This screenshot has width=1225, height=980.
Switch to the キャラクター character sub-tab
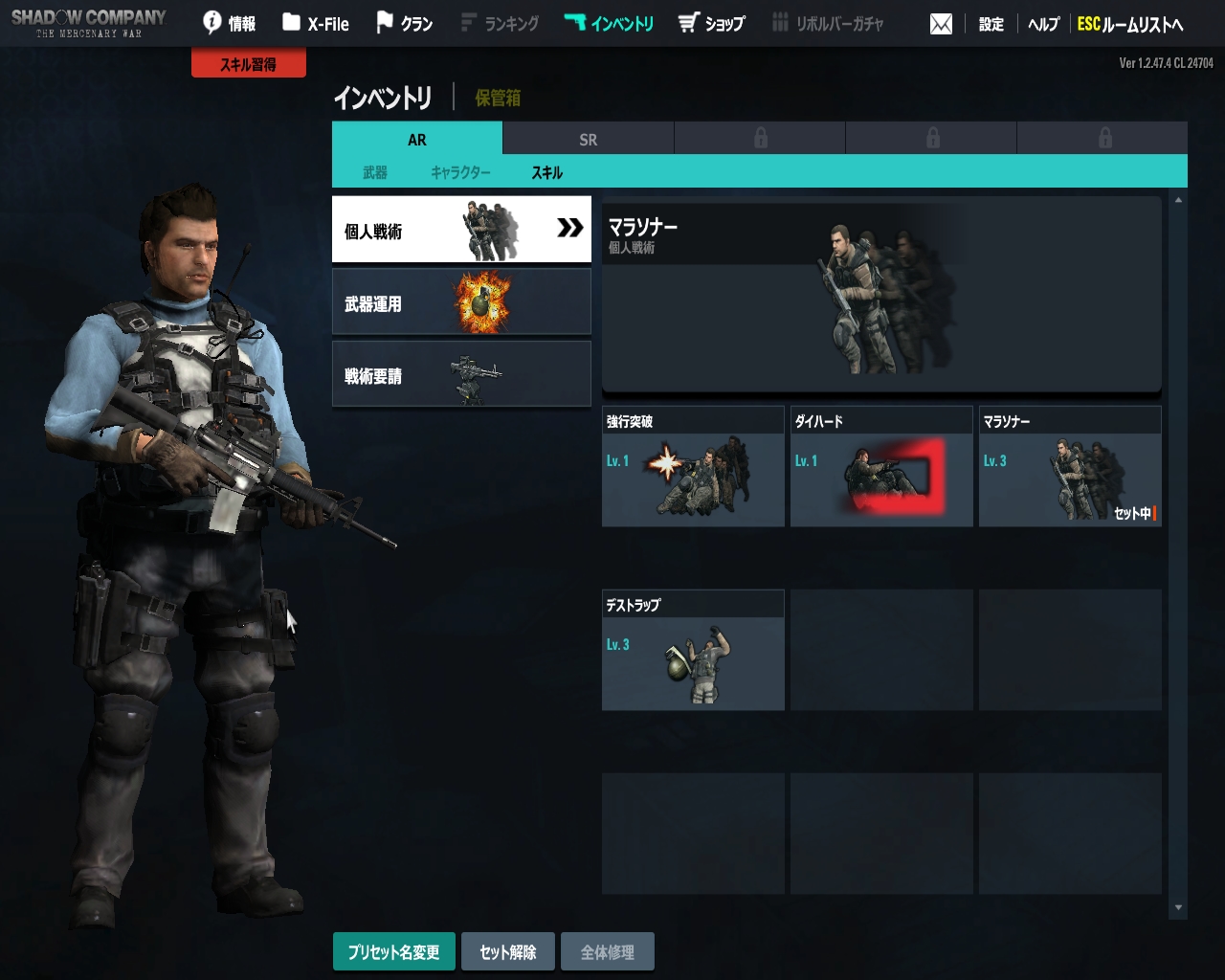click(x=460, y=172)
